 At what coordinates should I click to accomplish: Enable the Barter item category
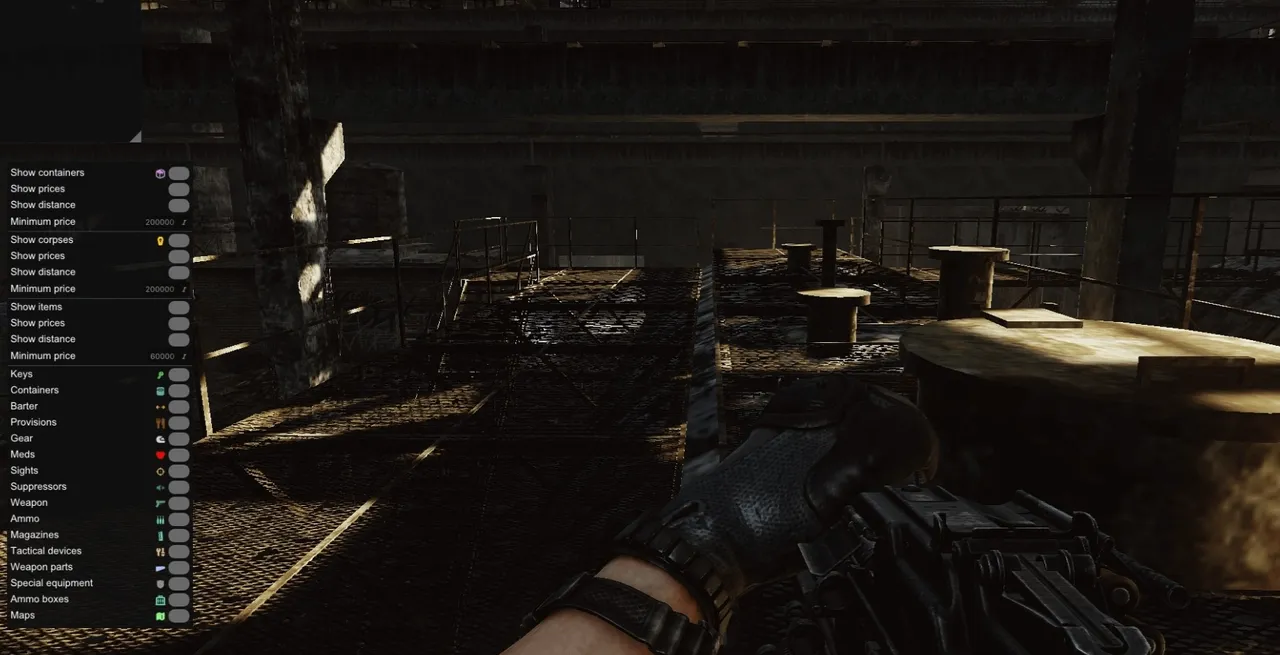click(x=179, y=406)
